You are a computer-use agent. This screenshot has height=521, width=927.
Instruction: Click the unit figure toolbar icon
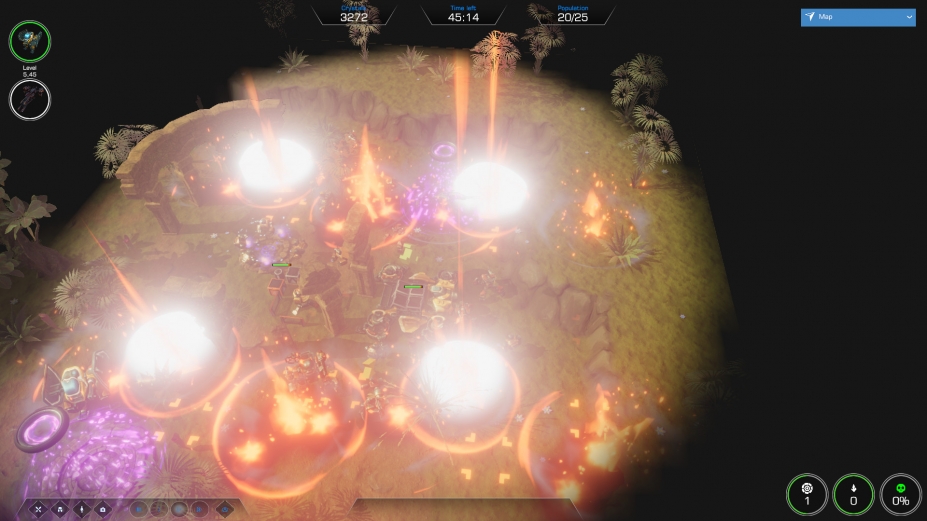pos(81,509)
